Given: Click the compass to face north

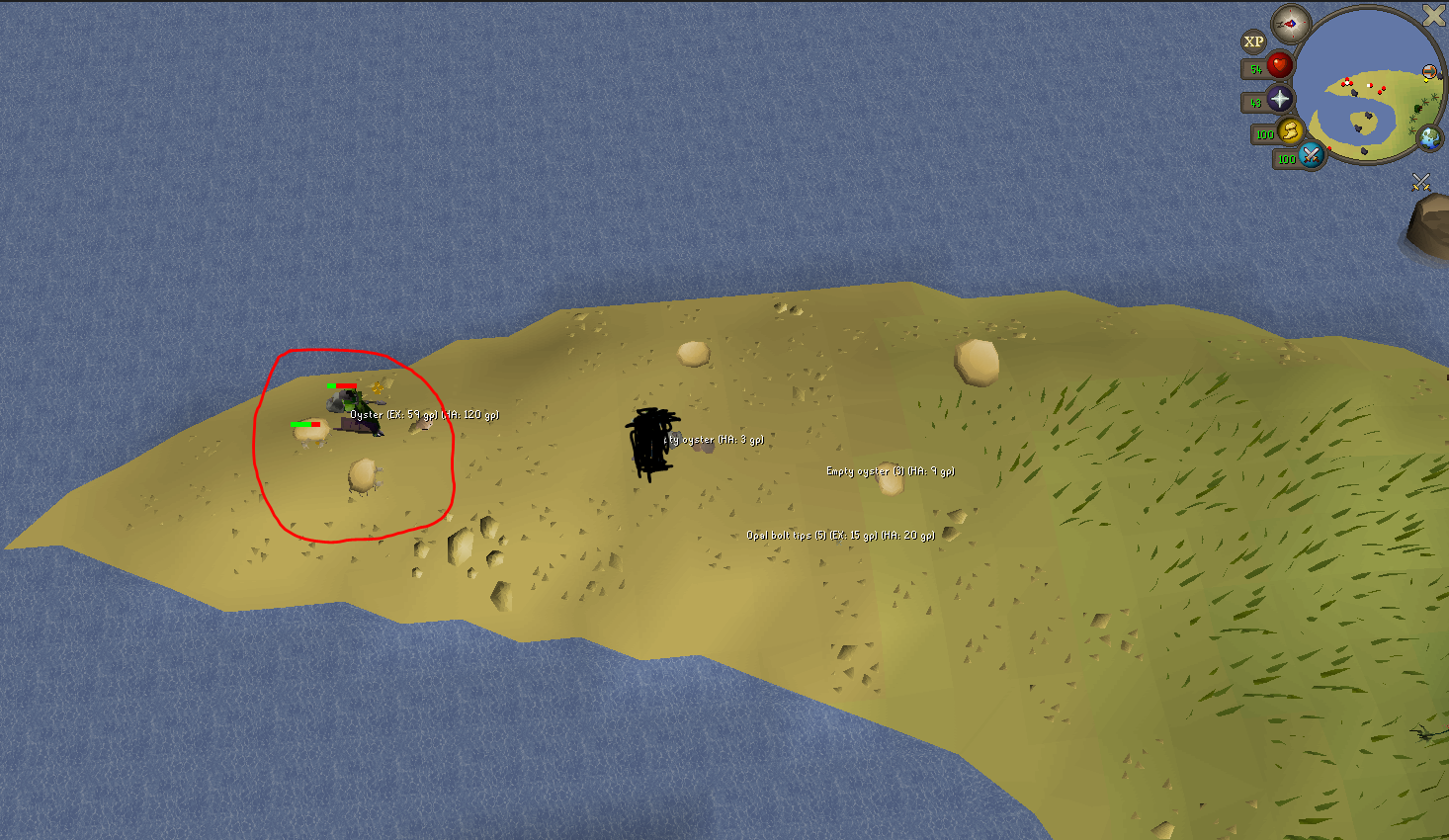Looking at the screenshot, I should tap(1290, 23).
